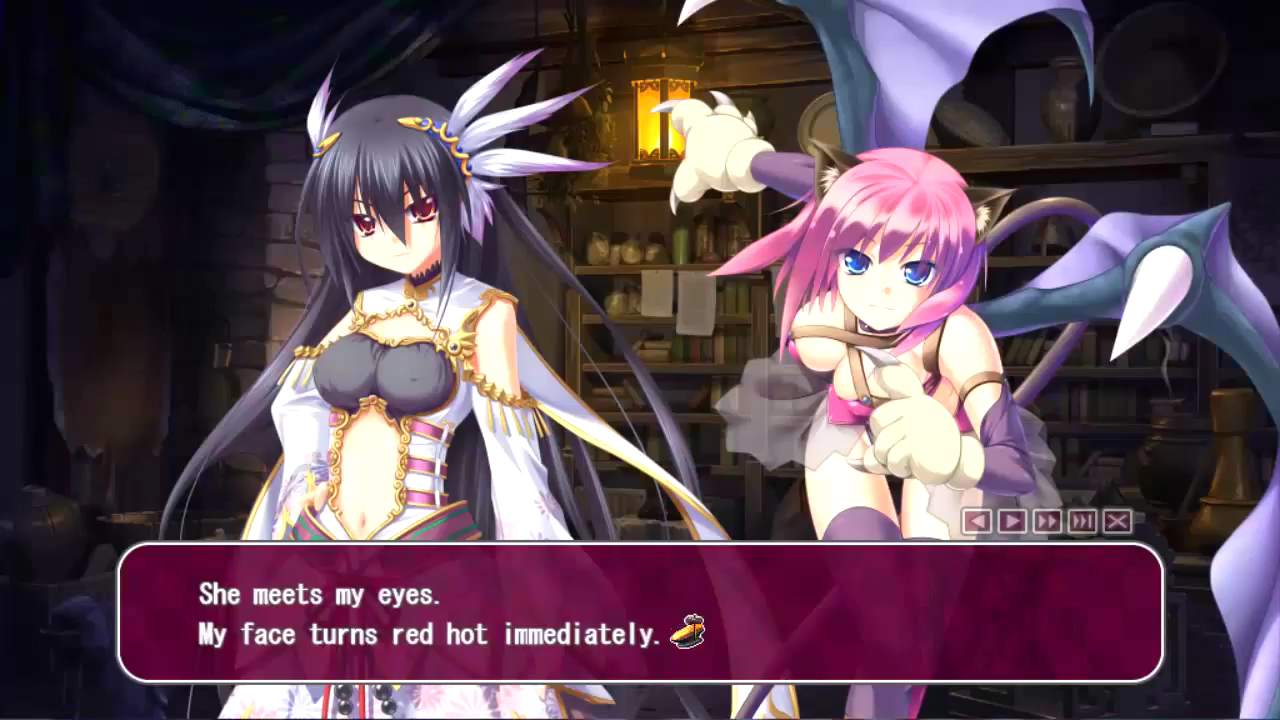Viewport: 1280px width, 720px height.
Task: Click the back arrow button for previous text
Action: [x=977, y=521]
